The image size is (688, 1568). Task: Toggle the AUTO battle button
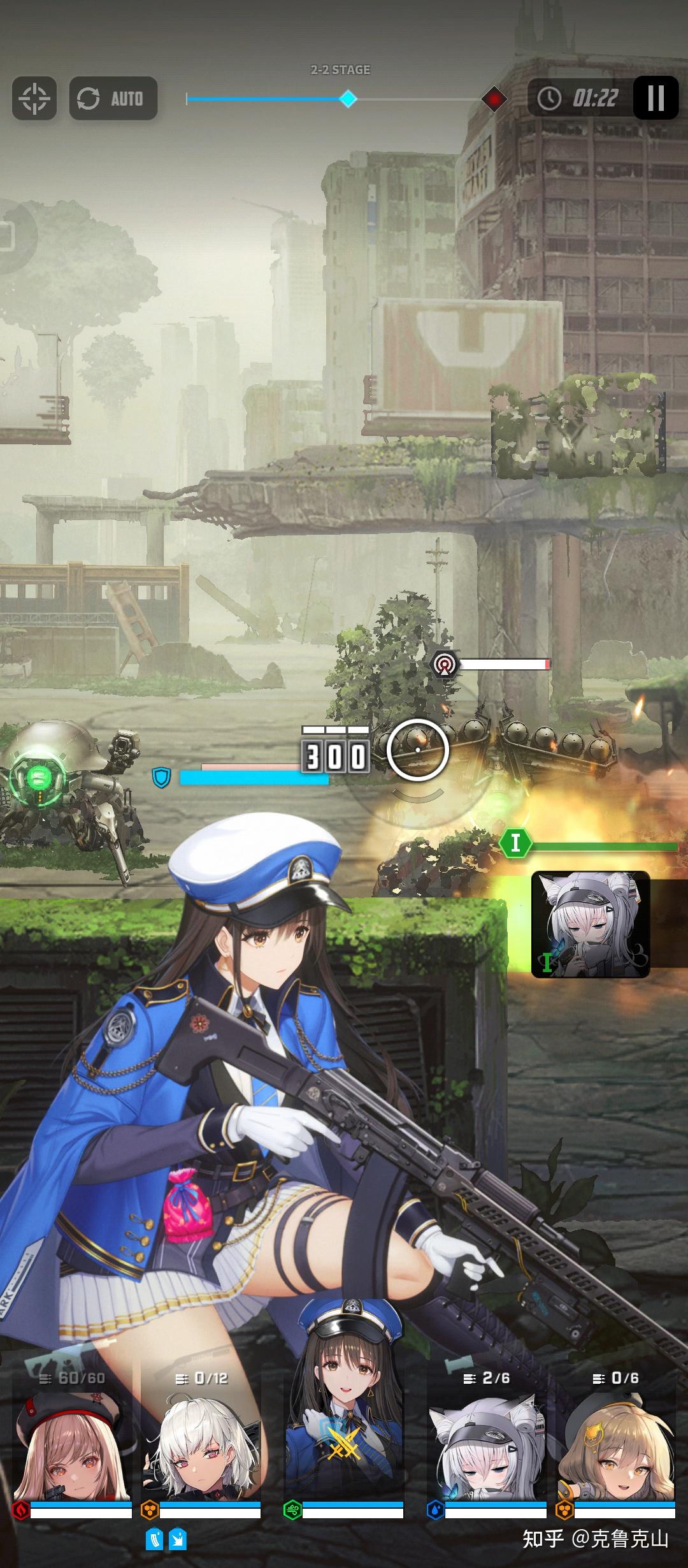point(113,98)
